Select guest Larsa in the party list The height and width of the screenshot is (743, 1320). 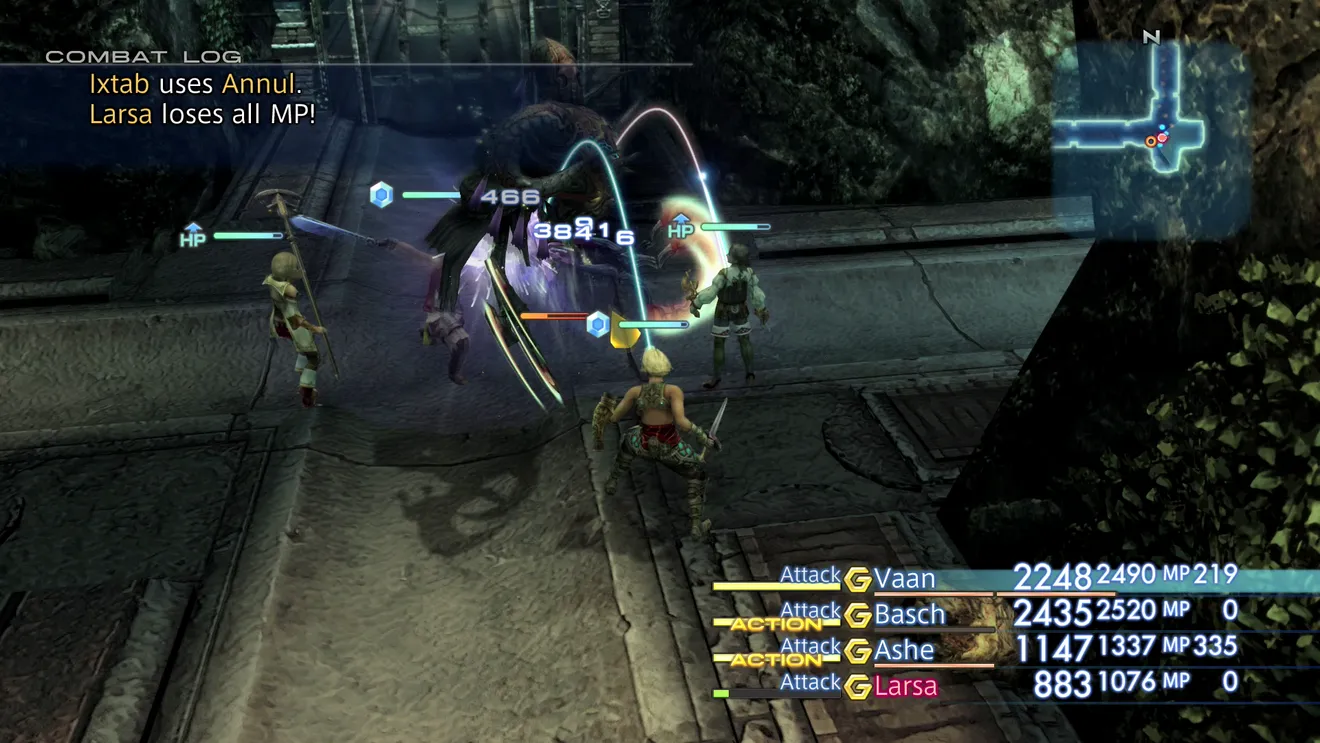point(906,687)
